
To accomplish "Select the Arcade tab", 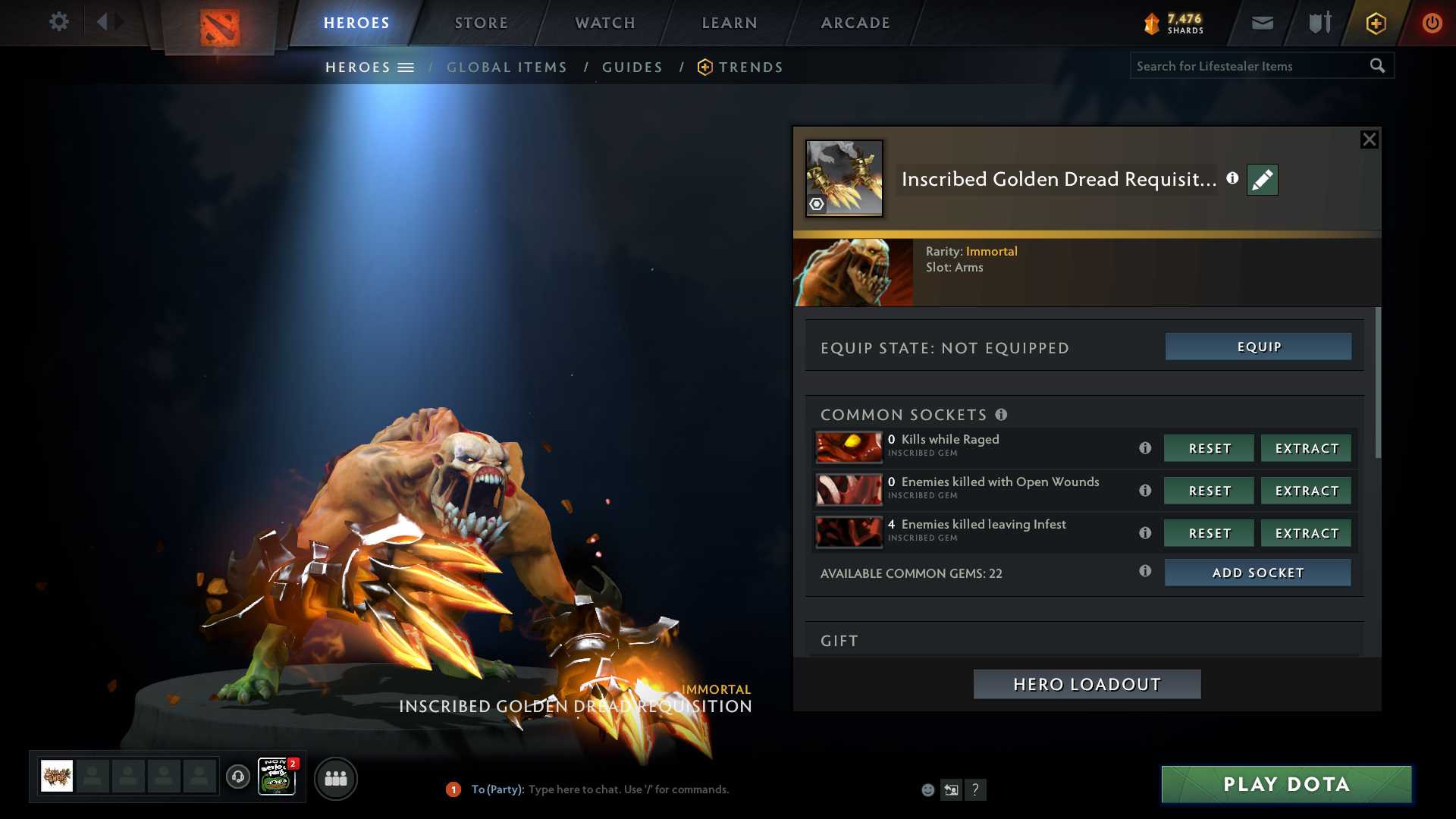I will [x=855, y=23].
